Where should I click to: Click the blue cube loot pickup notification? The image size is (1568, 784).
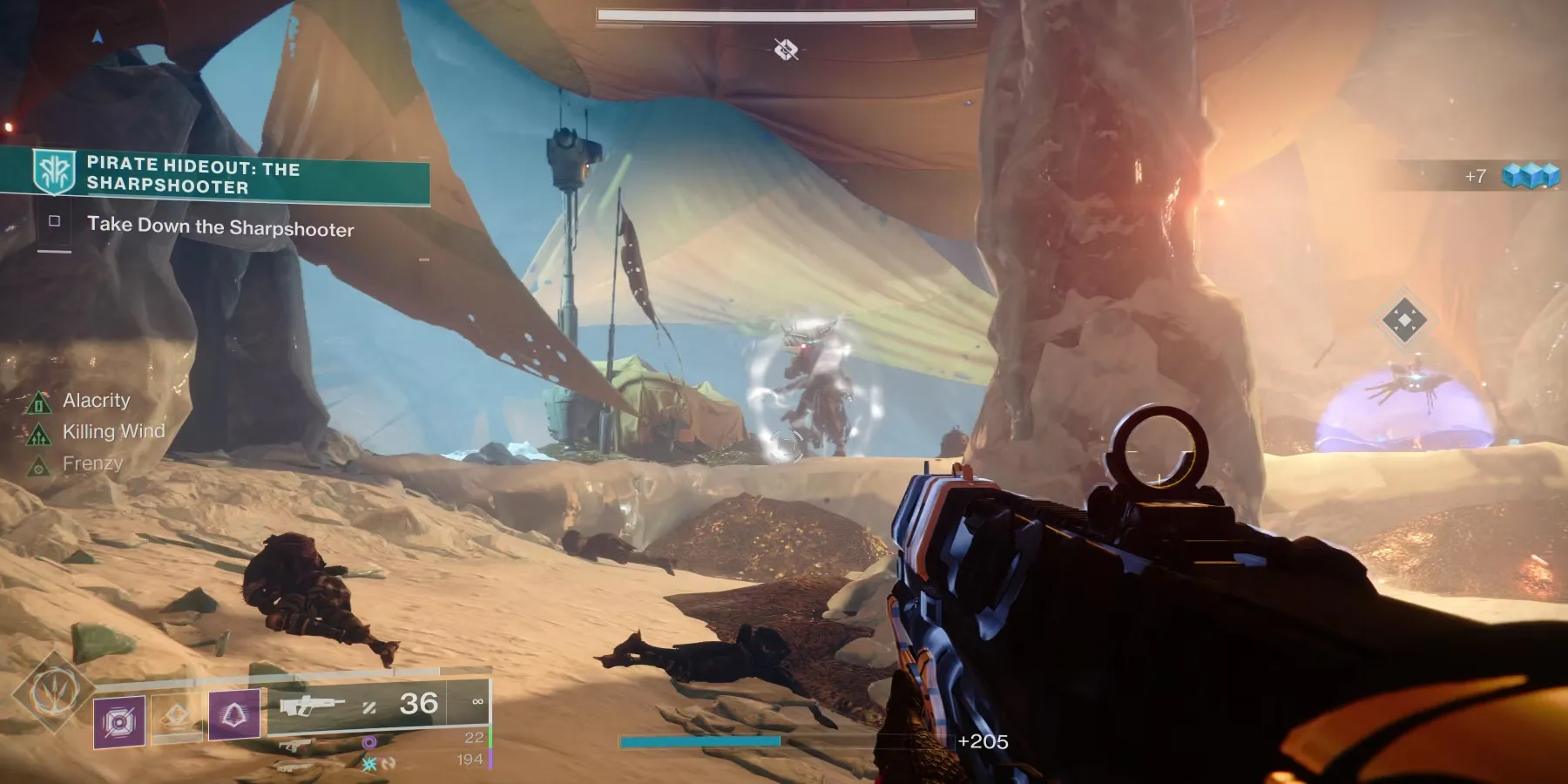click(x=1531, y=176)
